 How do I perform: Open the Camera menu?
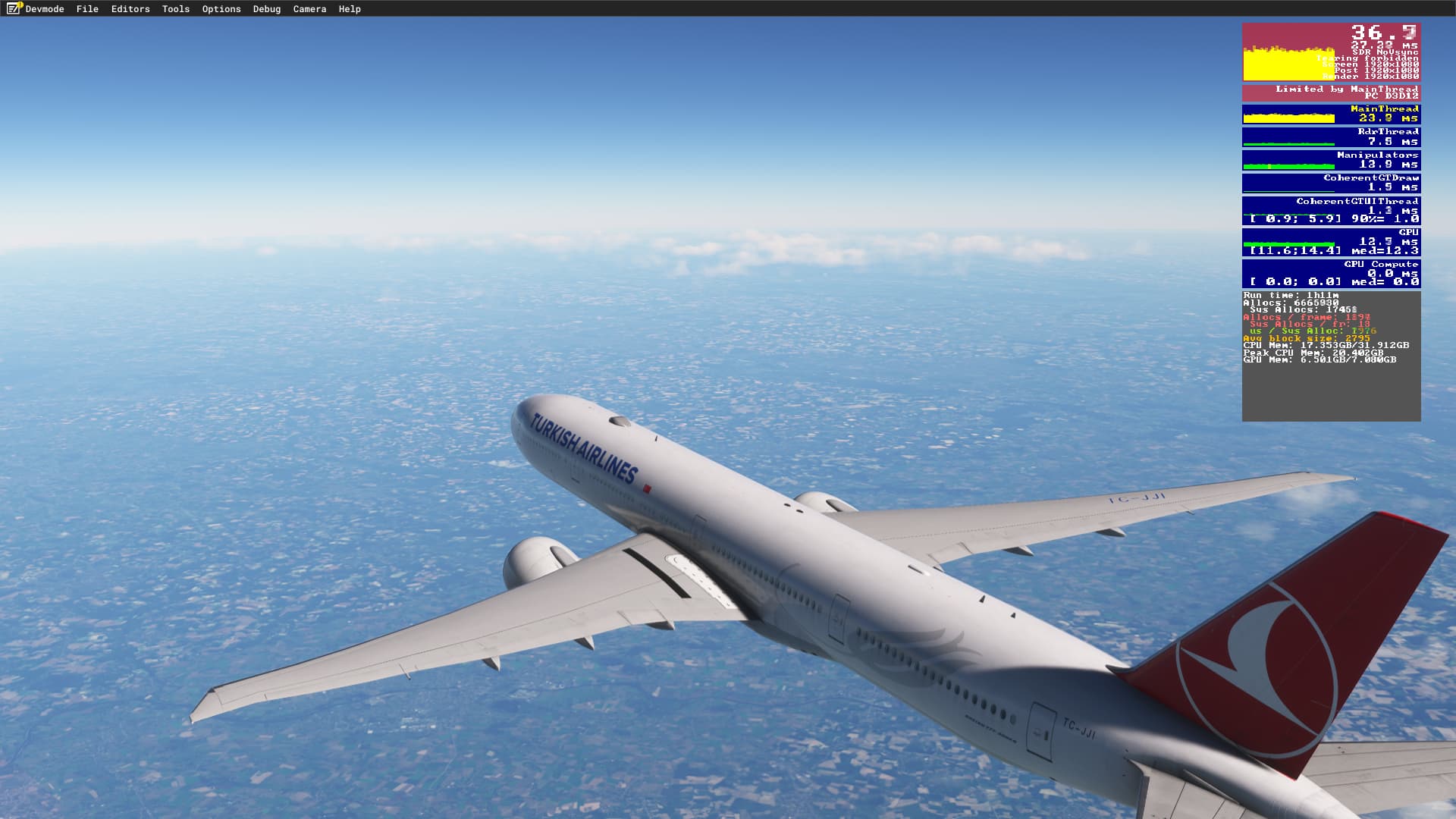coord(309,8)
